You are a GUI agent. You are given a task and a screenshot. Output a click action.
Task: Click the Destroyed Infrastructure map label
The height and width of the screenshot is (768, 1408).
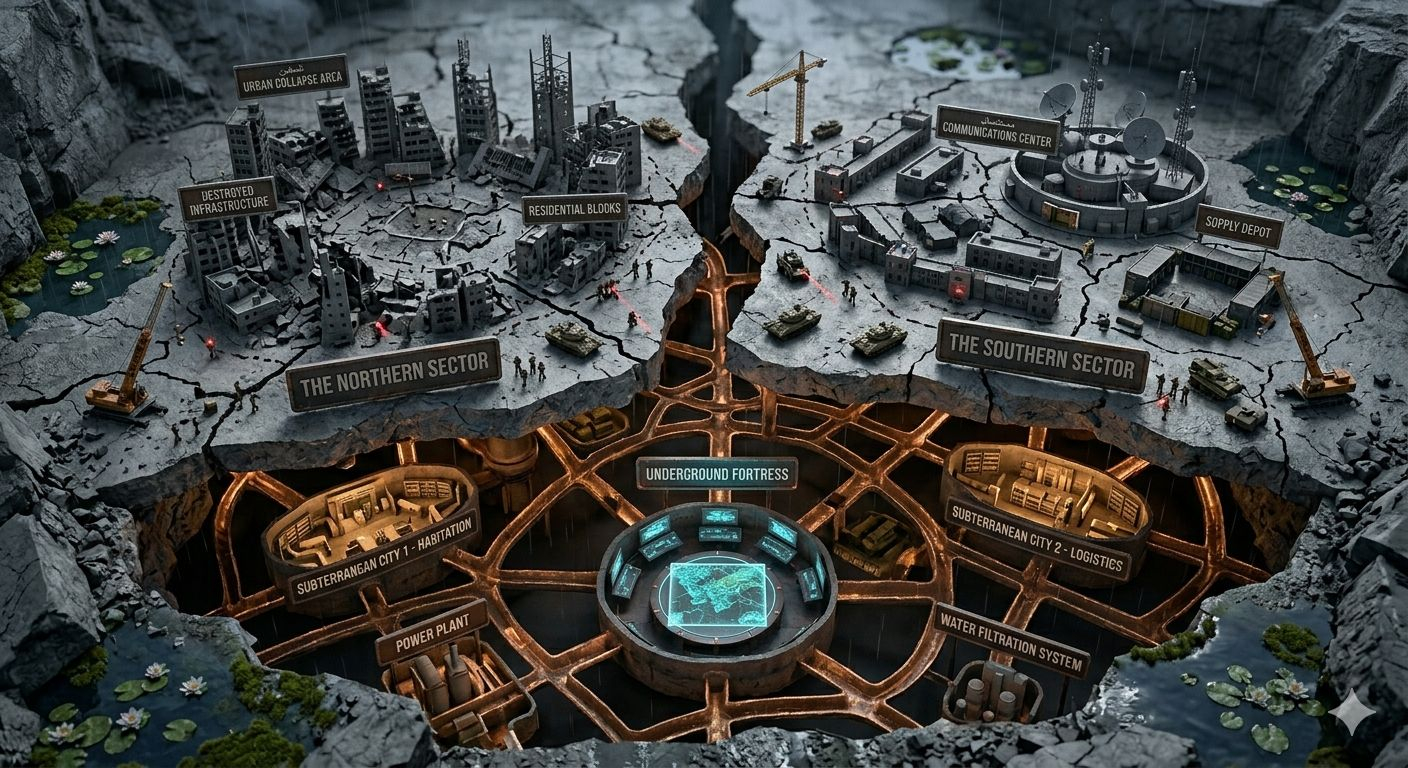click(228, 197)
